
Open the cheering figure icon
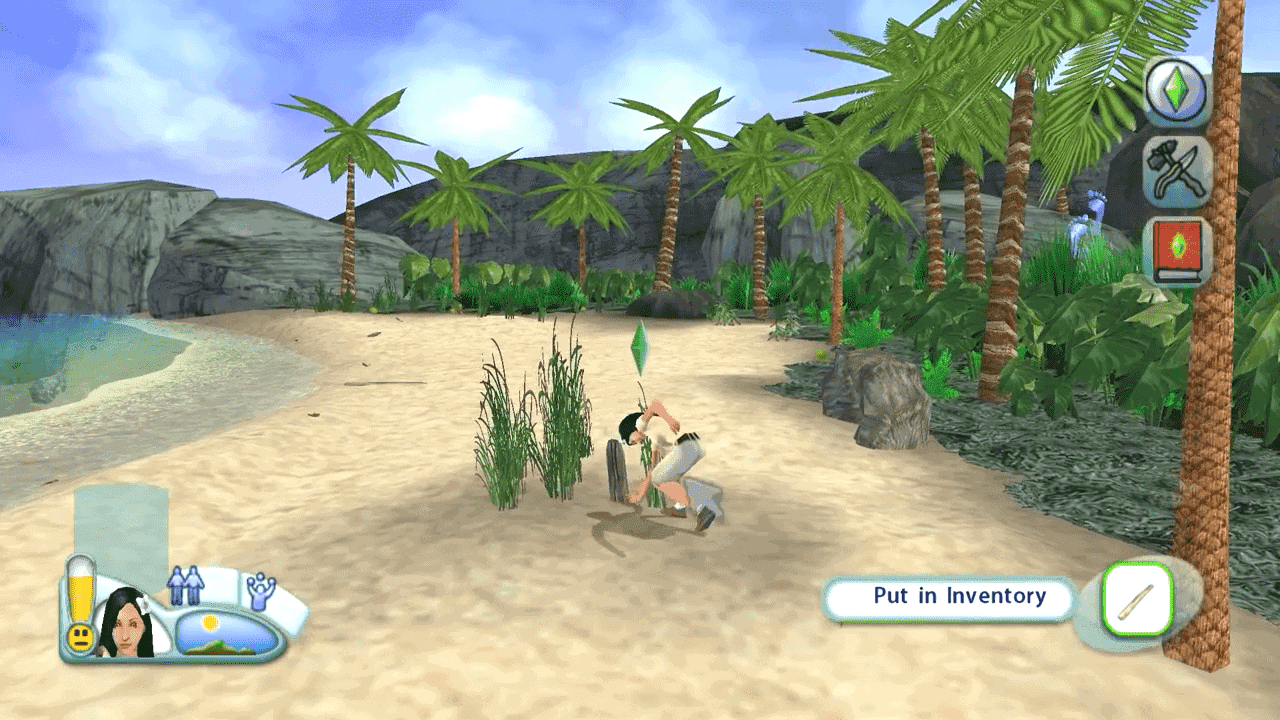(261, 592)
